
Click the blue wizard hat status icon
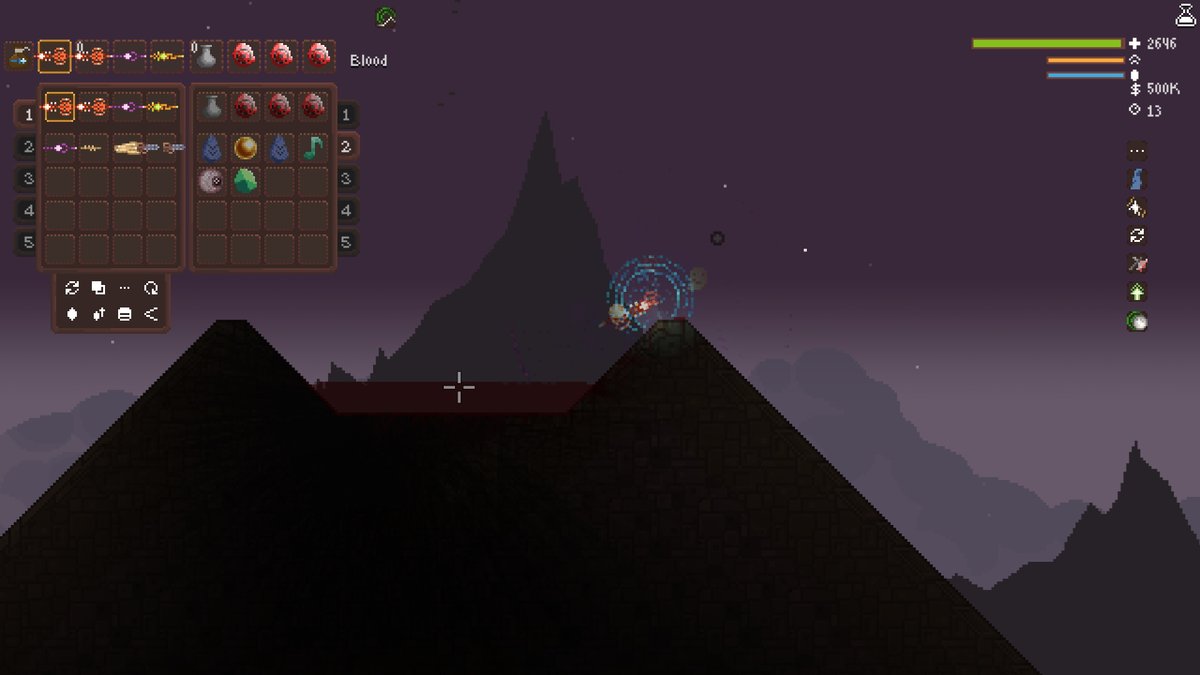click(x=1136, y=180)
